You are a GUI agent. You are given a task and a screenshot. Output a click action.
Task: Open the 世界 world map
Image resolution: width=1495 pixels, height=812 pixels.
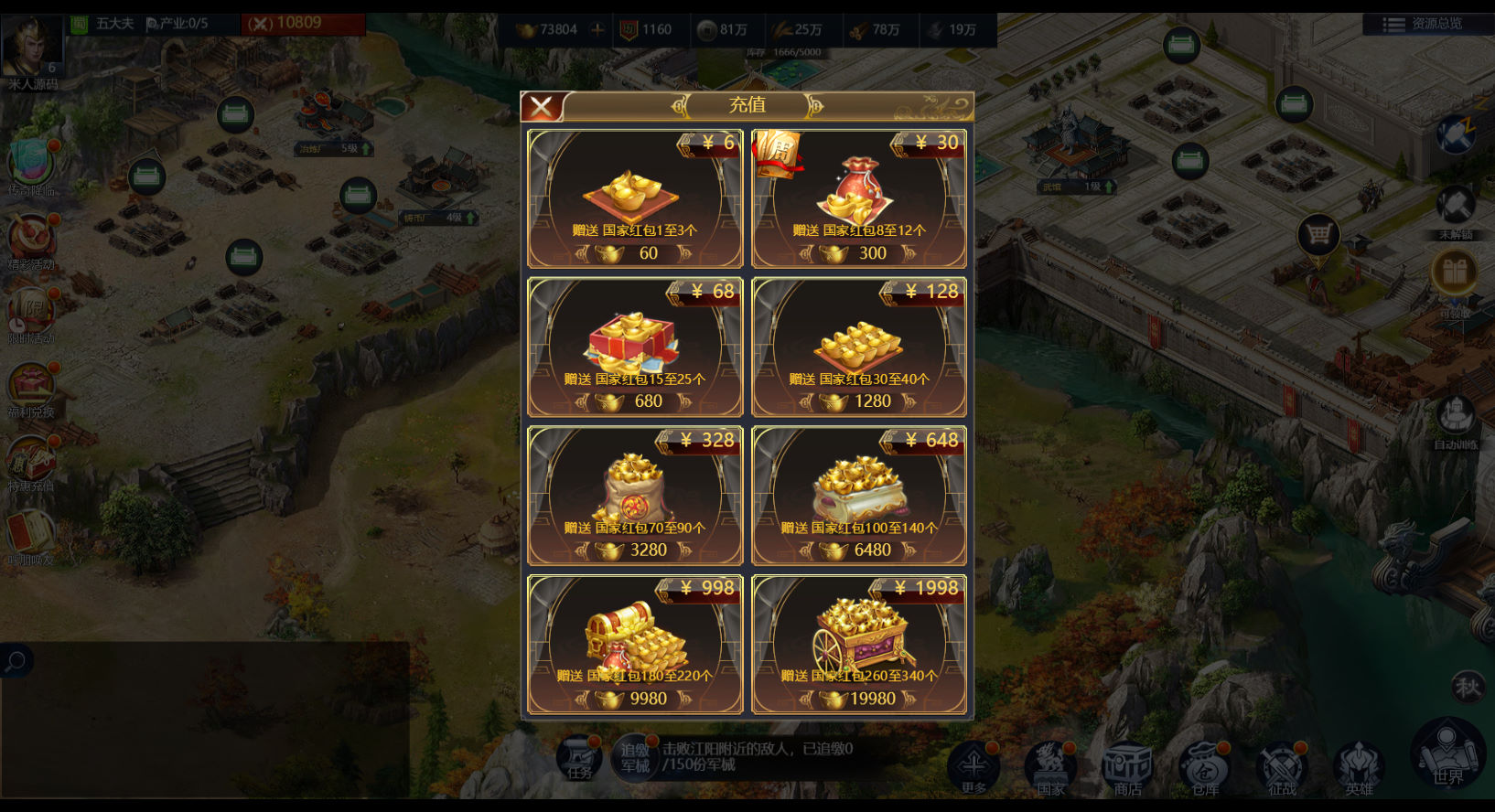pyautogui.click(x=1447, y=755)
